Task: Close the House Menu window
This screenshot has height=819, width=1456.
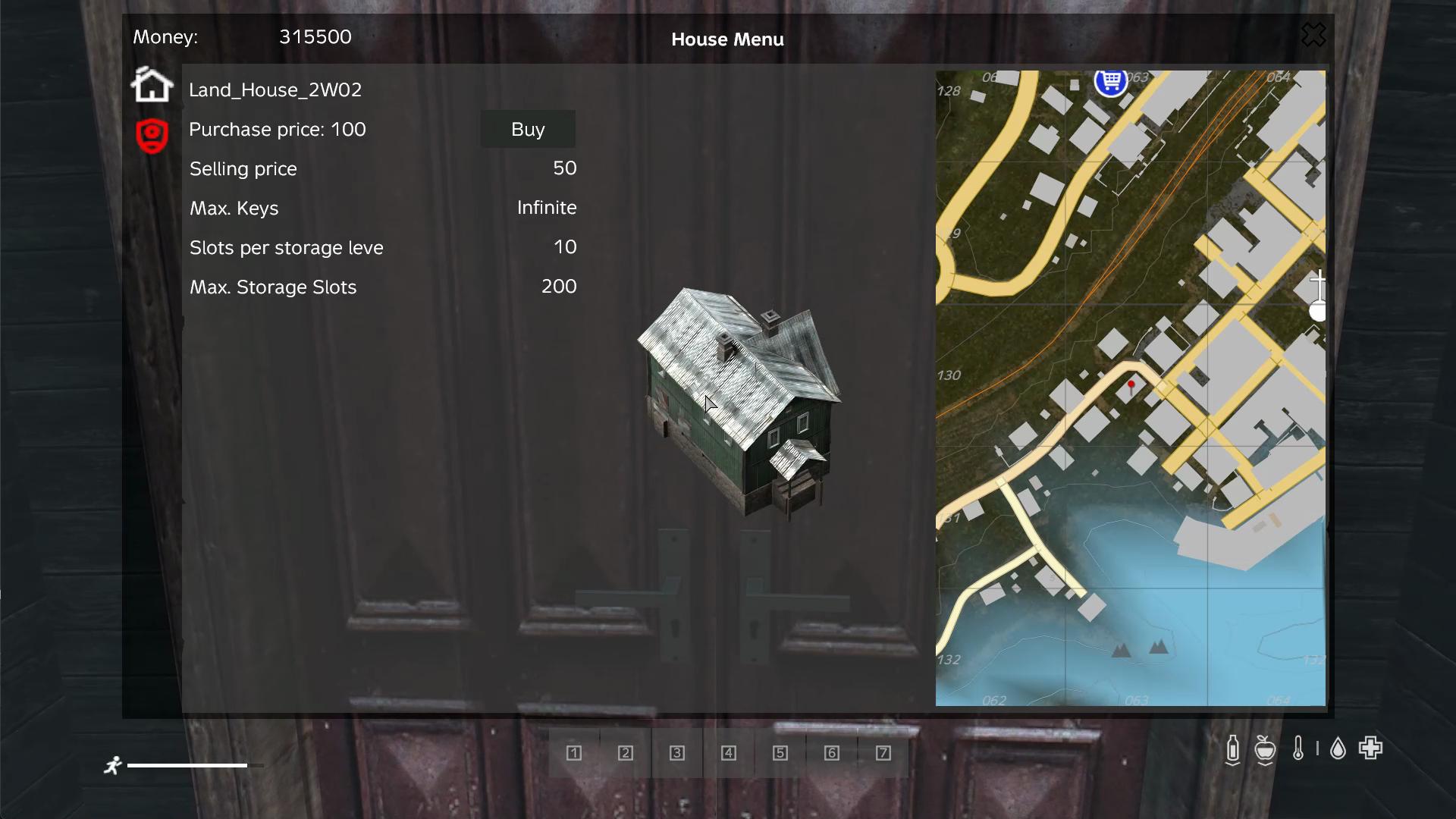Action: pyautogui.click(x=1313, y=35)
